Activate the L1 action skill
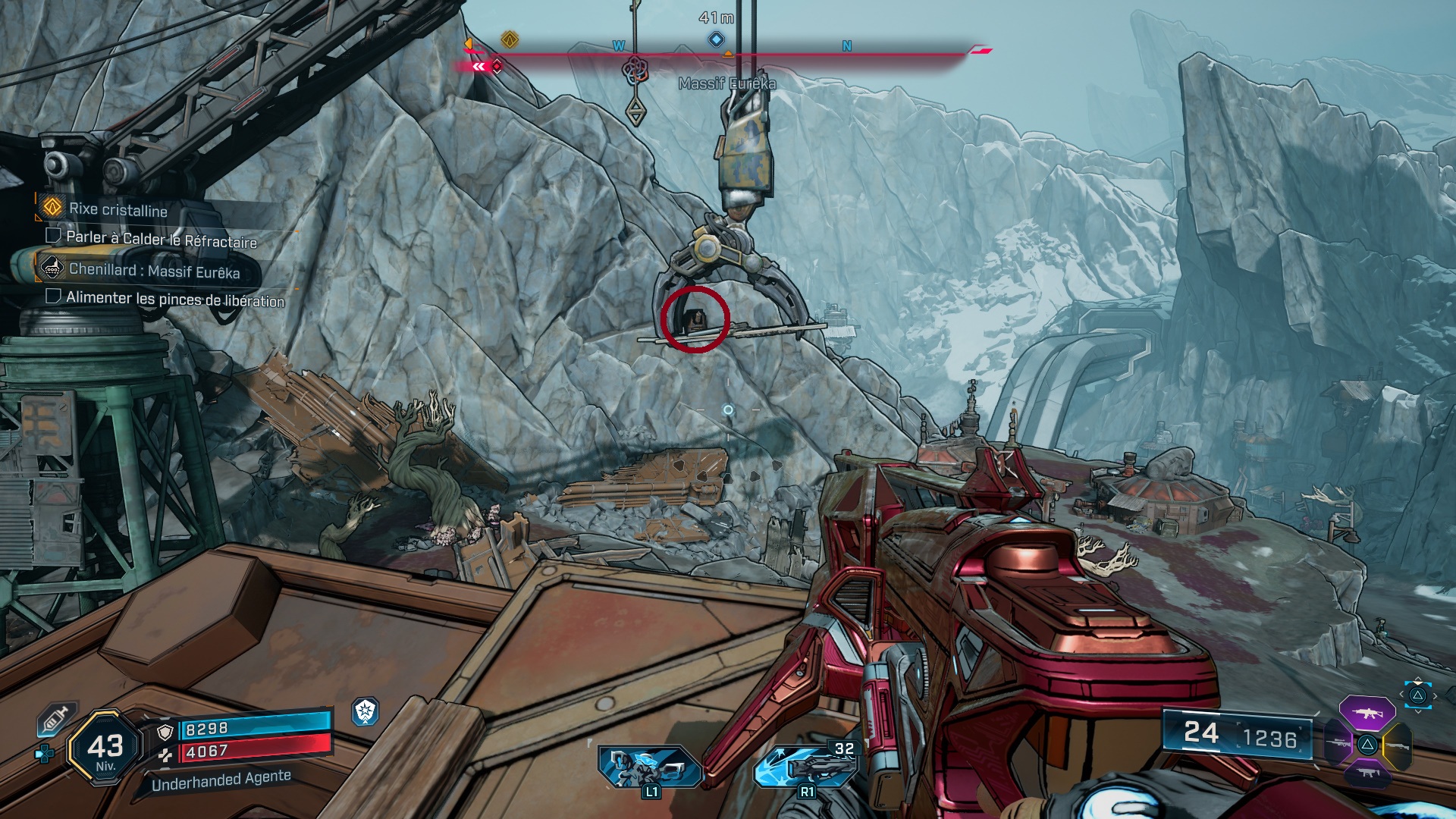 (648, 767)
